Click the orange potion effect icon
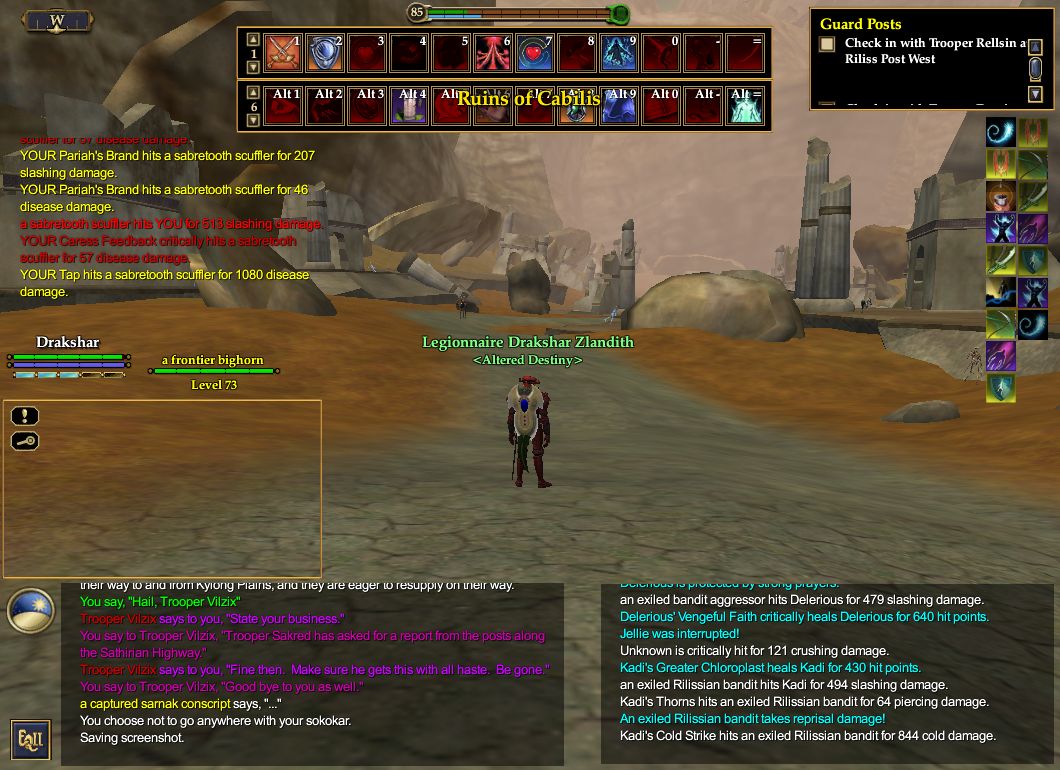This screenshot has height=770, width=1060. [1001, 195]
